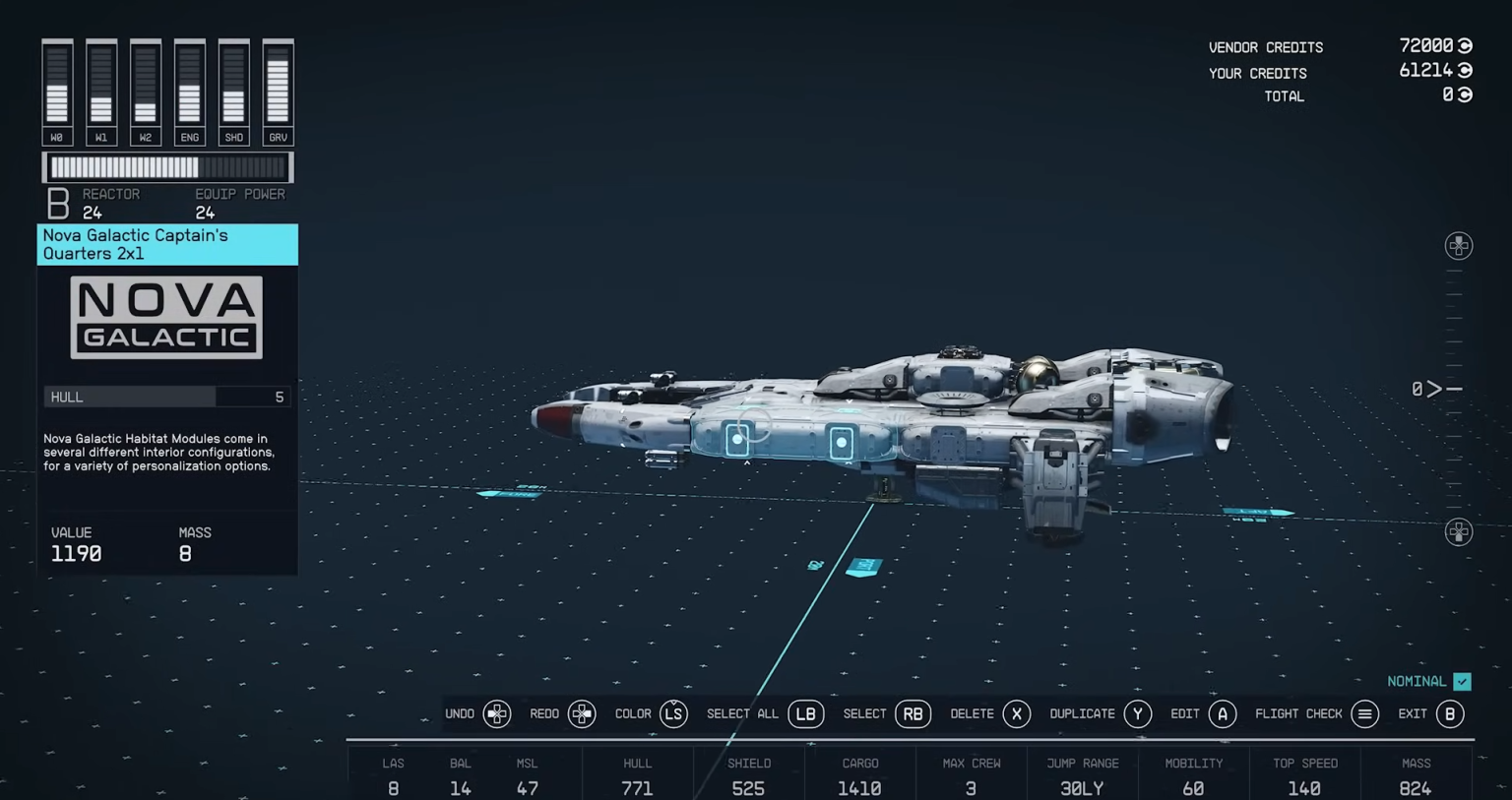
Task: Select the Color LS stick icon
Action: click(674, 713)
